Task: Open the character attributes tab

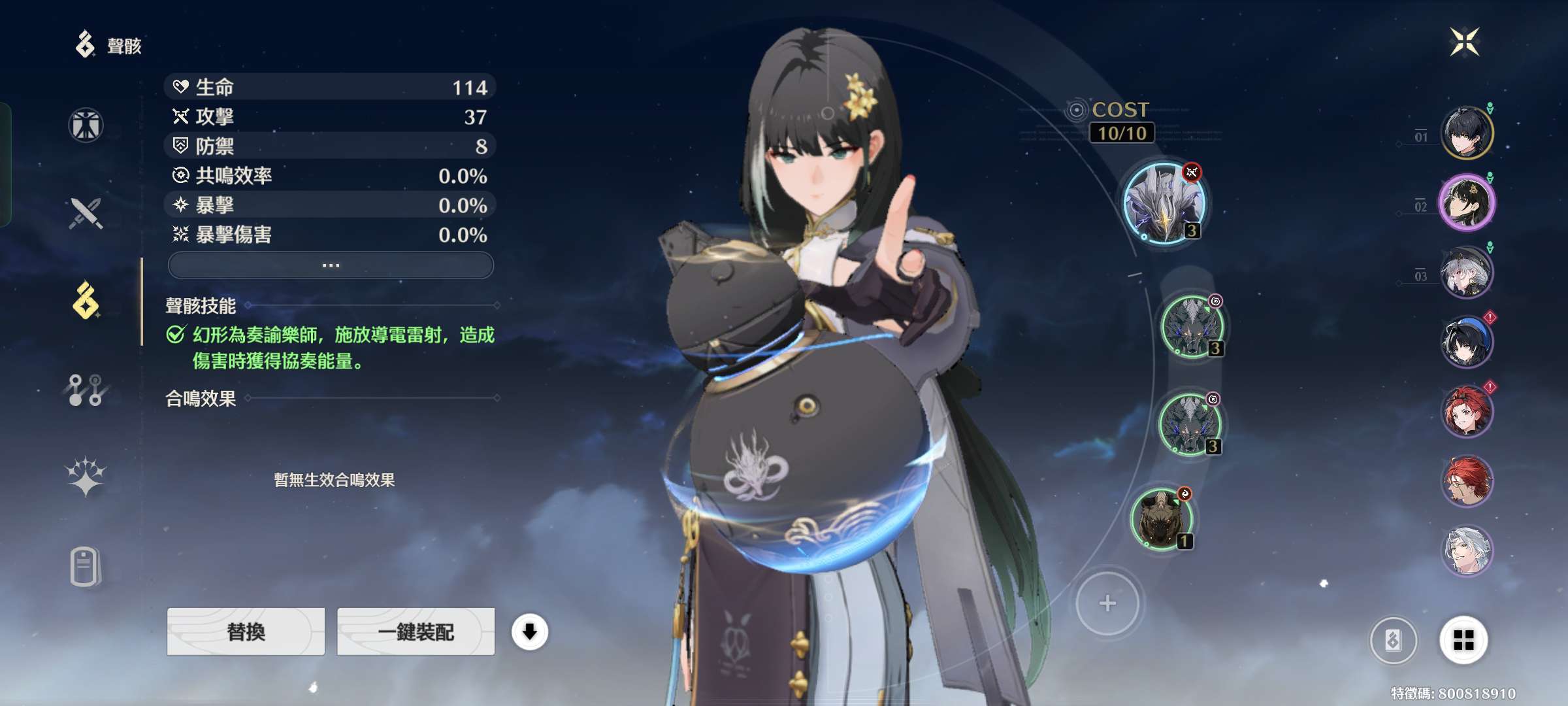Action: [x=86, y=125]
